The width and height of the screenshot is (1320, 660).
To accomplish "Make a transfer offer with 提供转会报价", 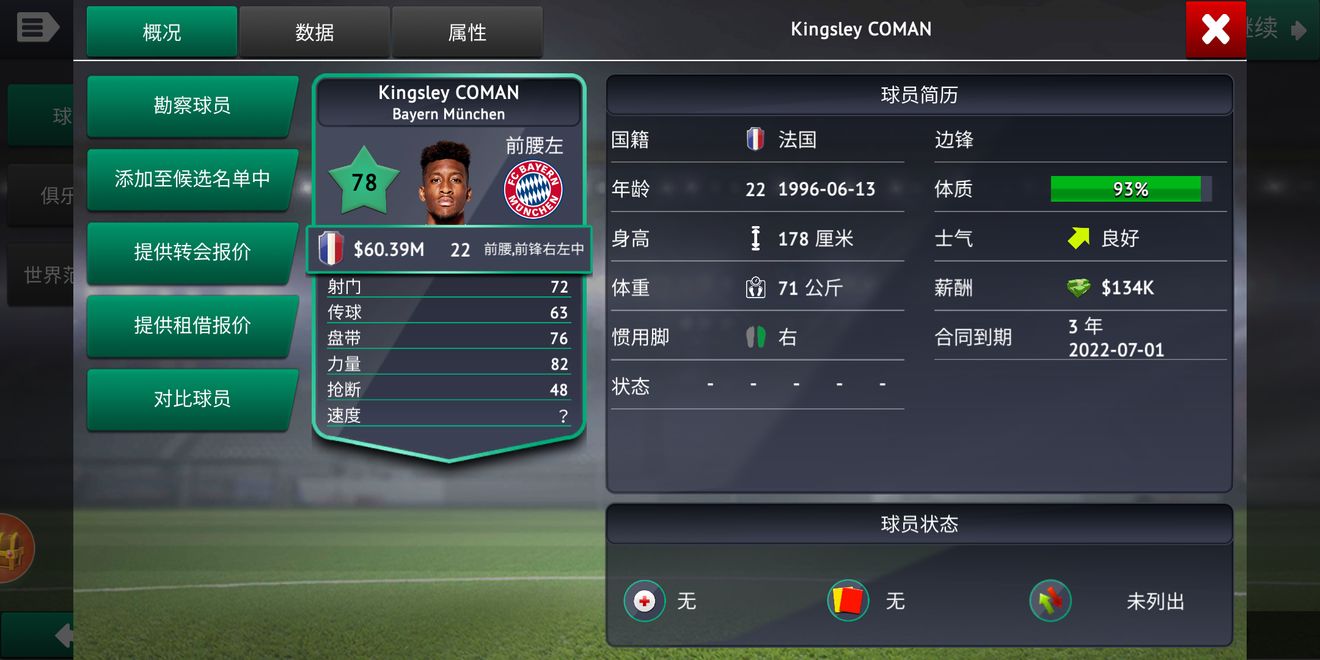I will pos(192,252).
